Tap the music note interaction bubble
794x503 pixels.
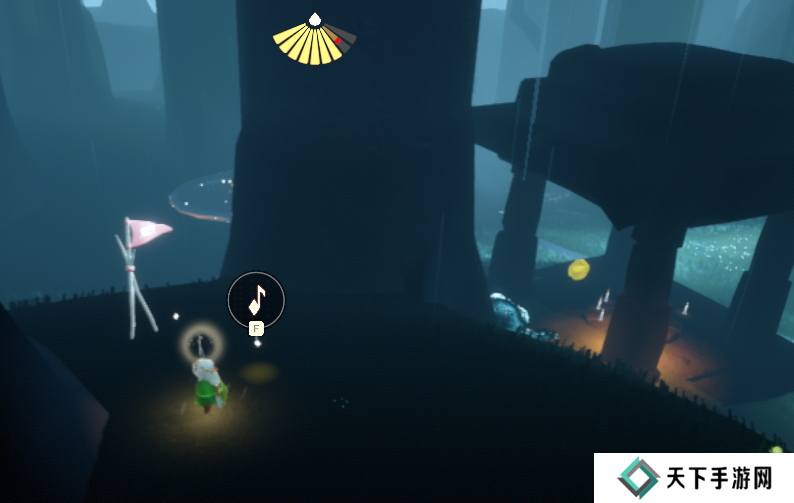pos(256,298)
